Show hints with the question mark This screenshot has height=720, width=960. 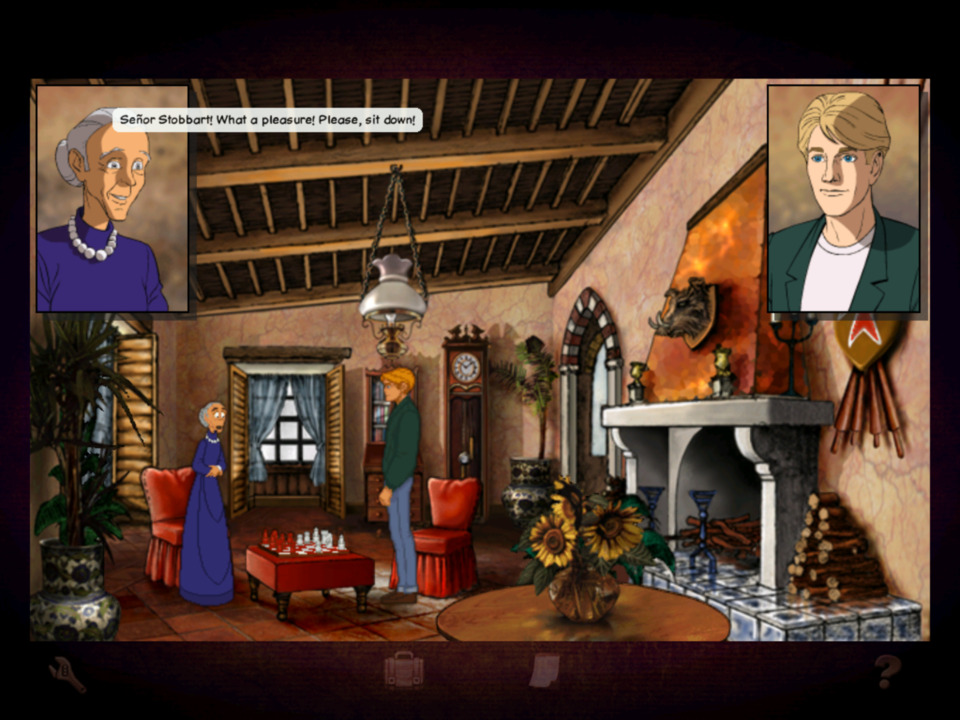pyautogui.click(x=887, y=671)
